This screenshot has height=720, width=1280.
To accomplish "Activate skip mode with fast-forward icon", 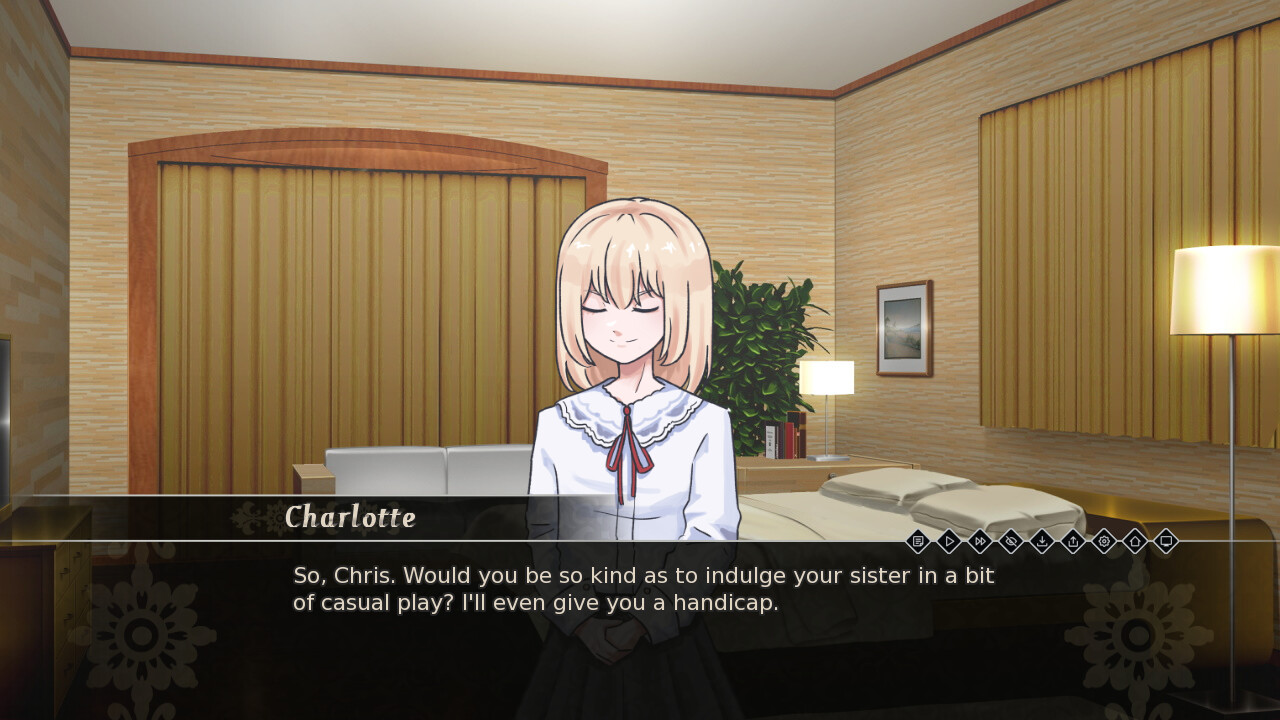I will tap(980, 541).
